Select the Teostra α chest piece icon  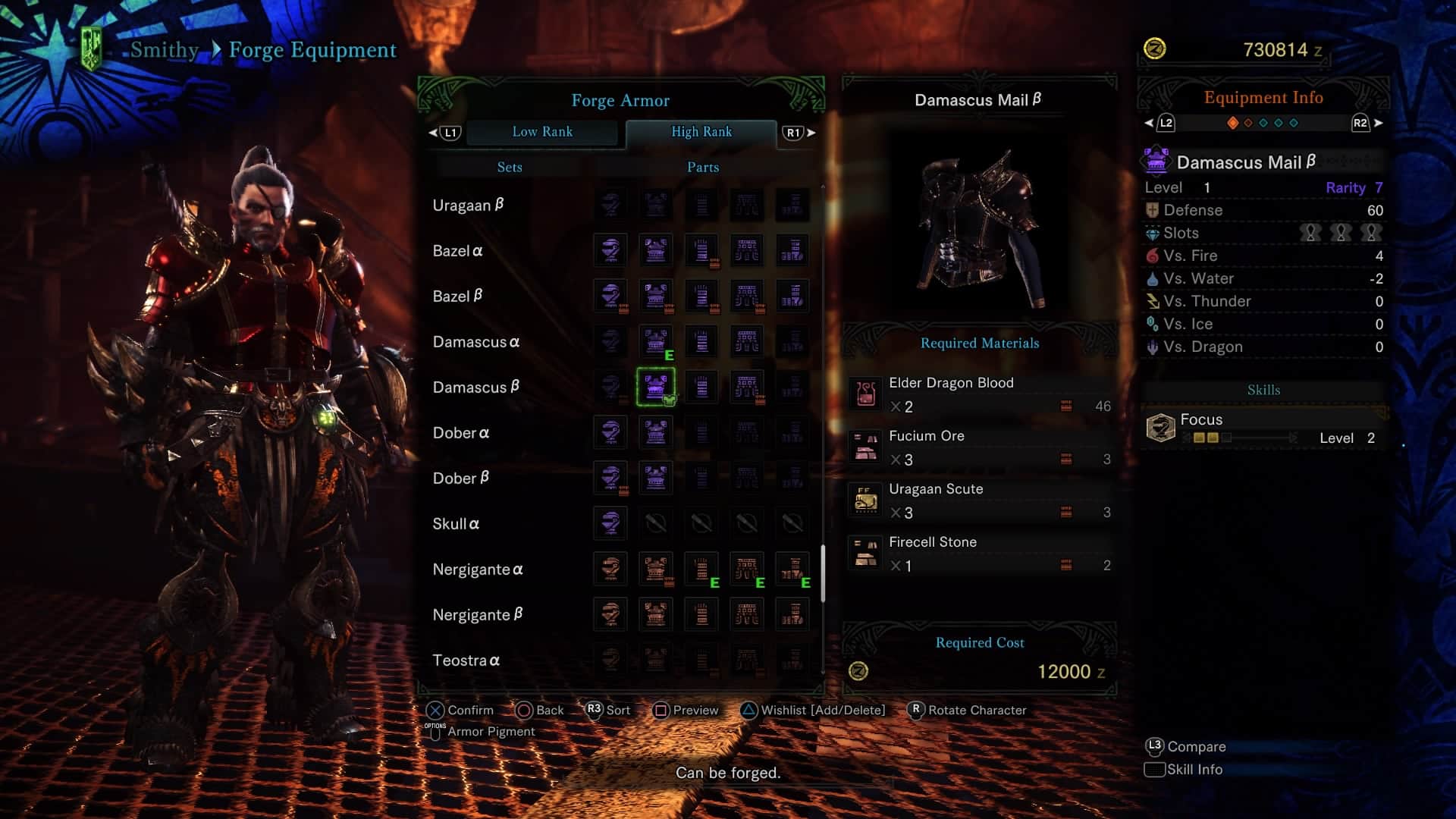click(656, 660)
